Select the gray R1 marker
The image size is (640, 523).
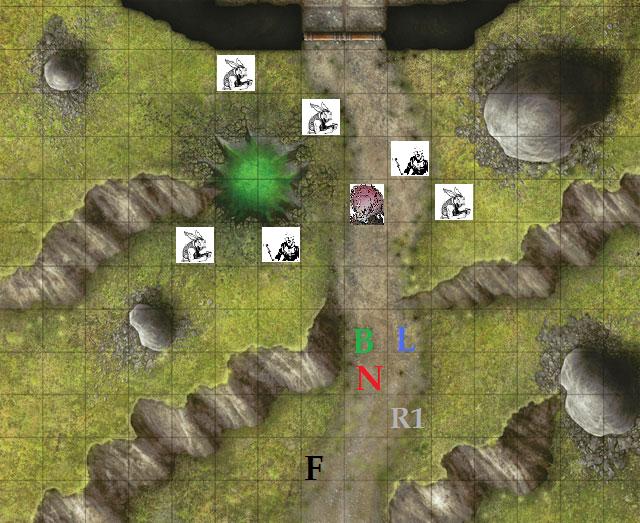tap(407, 418)
